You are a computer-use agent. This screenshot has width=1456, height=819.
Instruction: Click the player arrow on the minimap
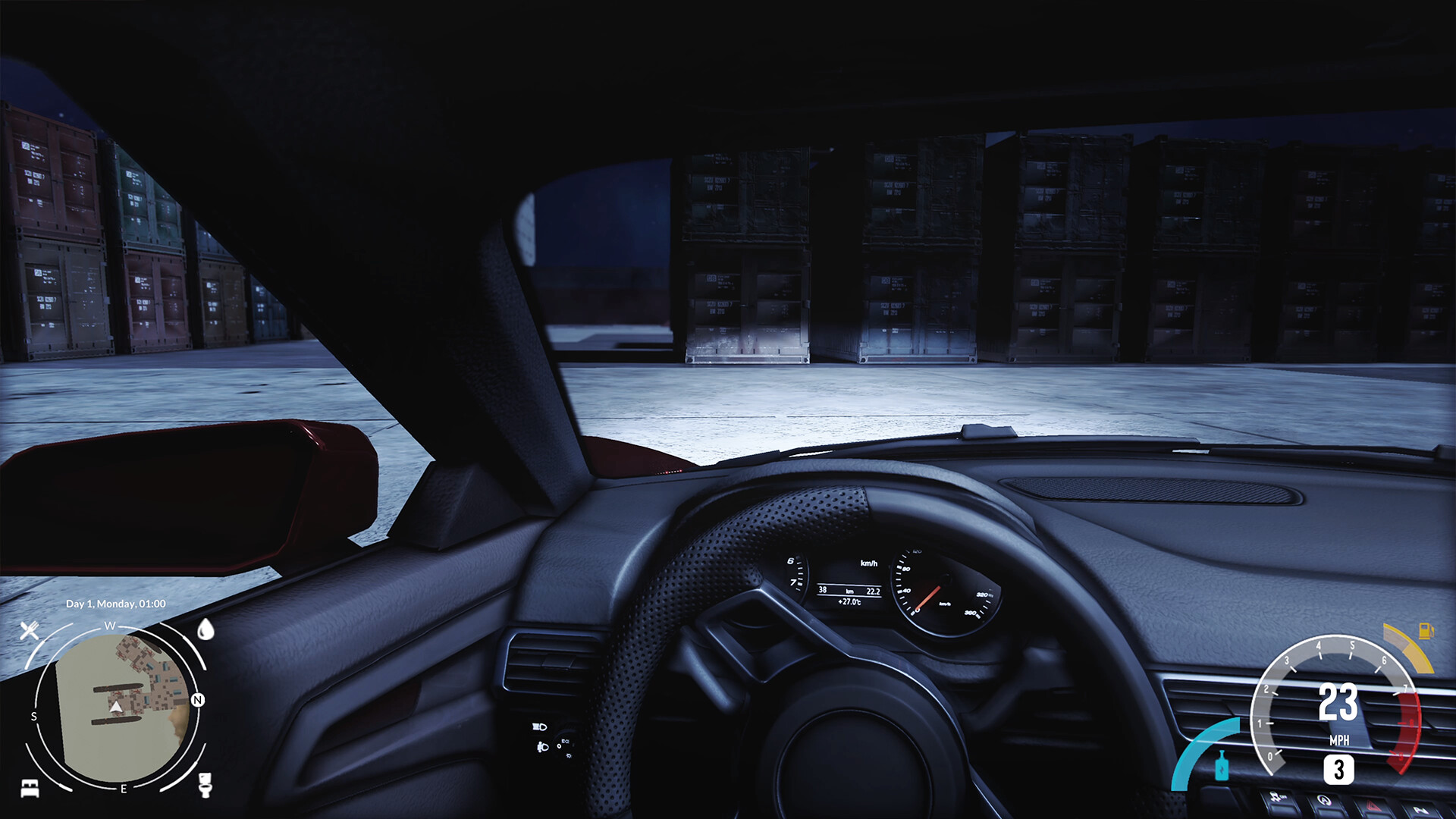pos(116,707)
